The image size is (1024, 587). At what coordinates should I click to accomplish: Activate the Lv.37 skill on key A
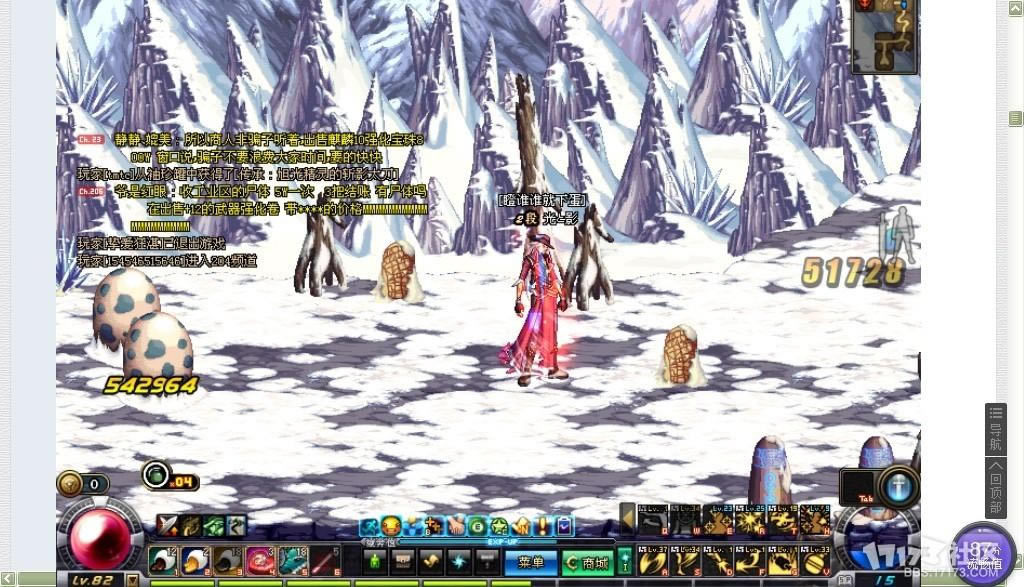[653, 560]
